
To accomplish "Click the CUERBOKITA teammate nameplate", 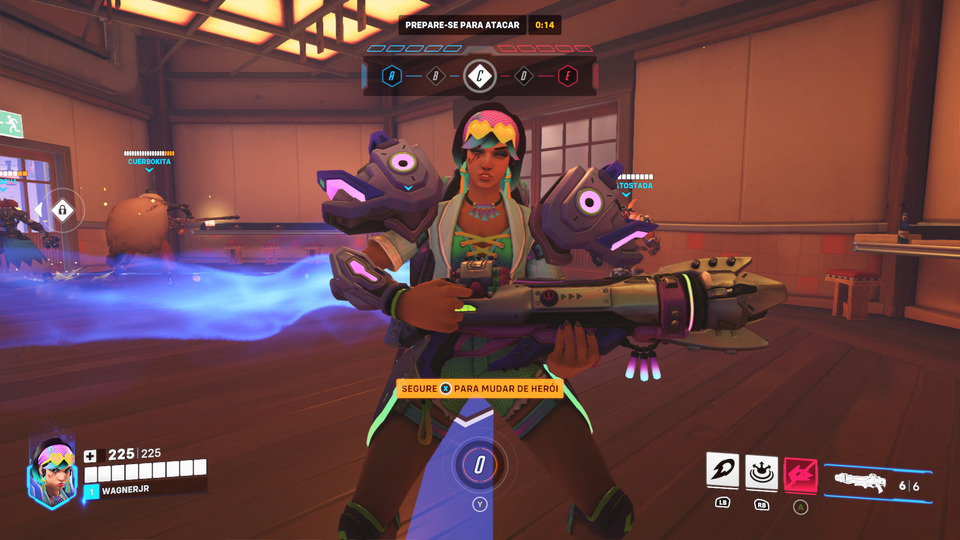I will pos(149,160).
